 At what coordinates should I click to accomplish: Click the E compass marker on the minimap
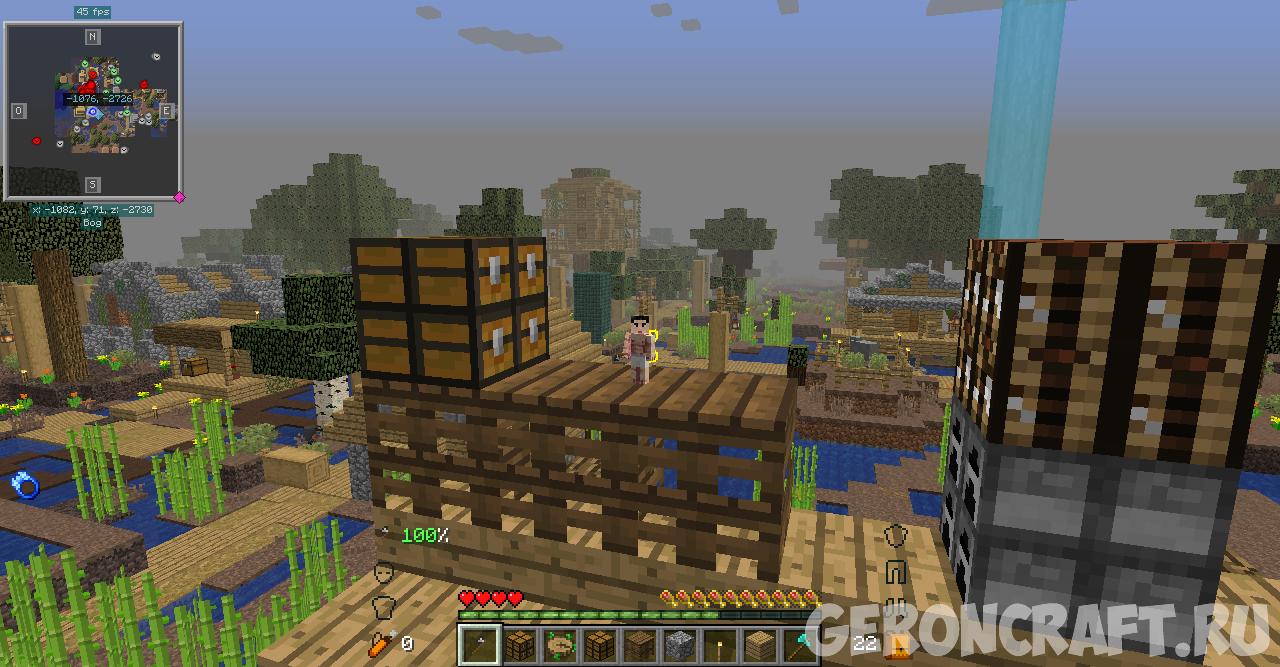(x=166, y=110)
